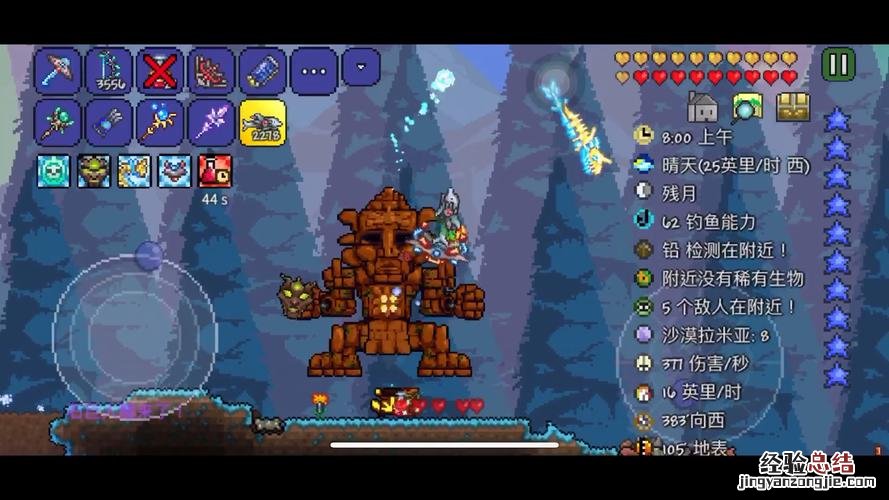This screenshot has height=500, width=889.
Task: Open the housing menu house icon
Action: pos(703,106)
